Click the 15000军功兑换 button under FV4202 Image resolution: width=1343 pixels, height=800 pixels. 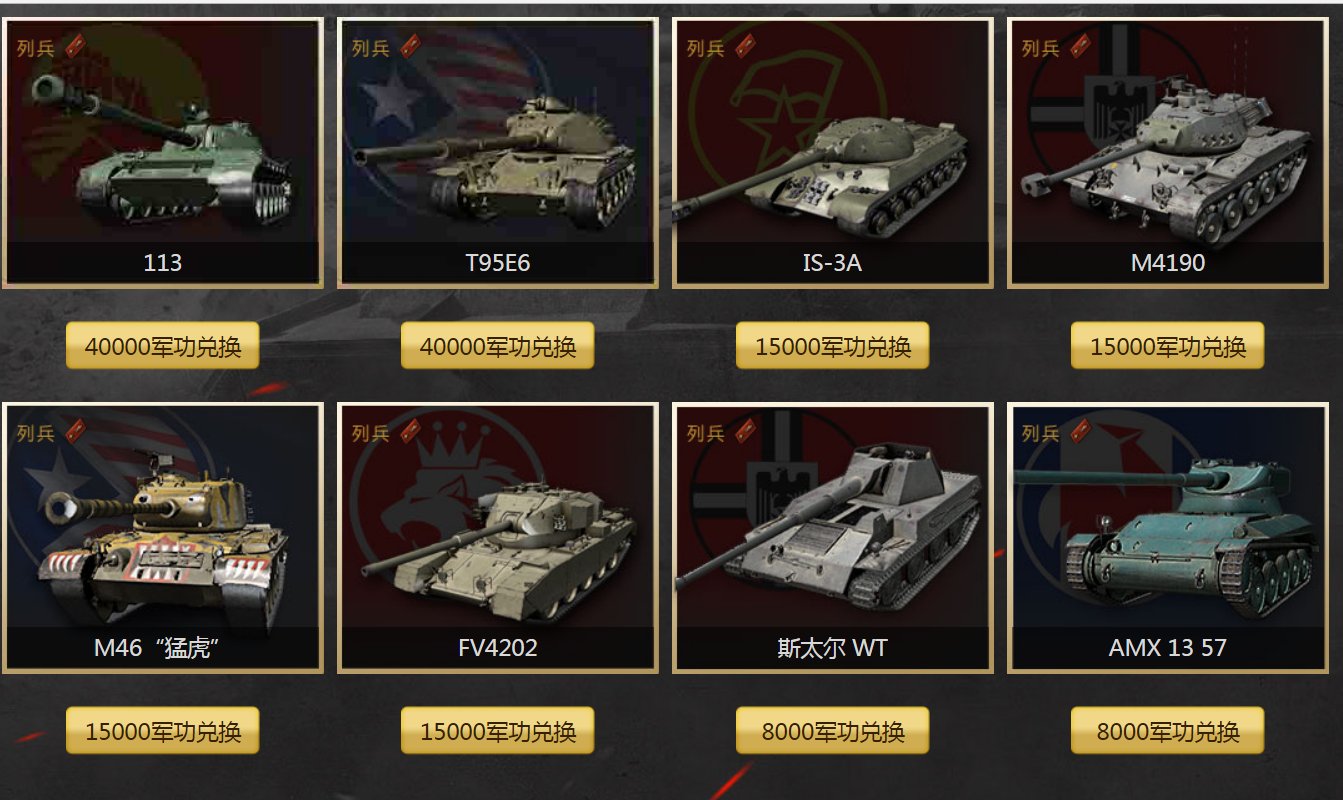click(497, 731)
